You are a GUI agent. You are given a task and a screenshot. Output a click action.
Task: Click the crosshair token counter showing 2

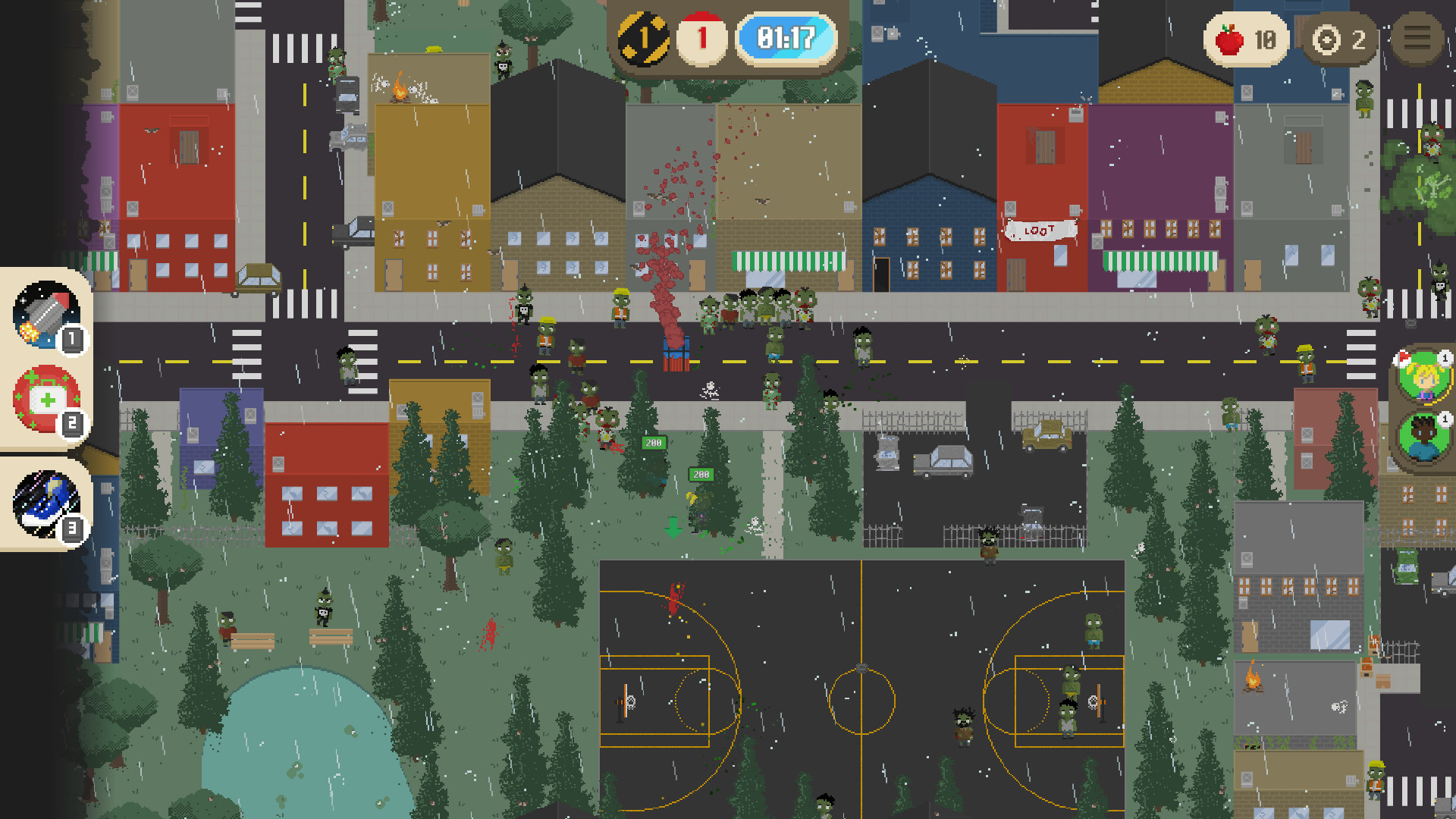click(x=1339, y=39)
